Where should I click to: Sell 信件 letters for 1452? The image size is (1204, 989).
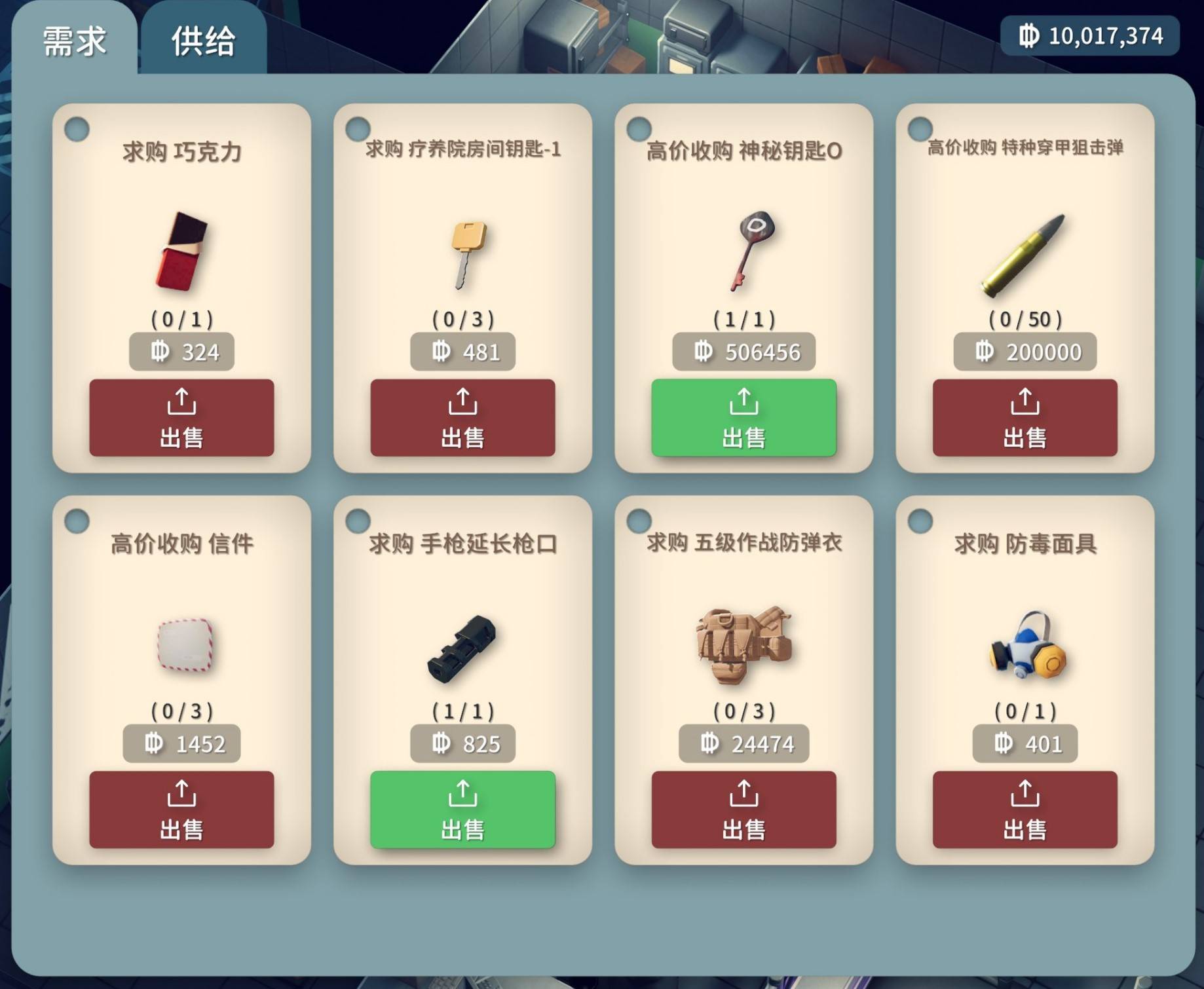(181, 810)
